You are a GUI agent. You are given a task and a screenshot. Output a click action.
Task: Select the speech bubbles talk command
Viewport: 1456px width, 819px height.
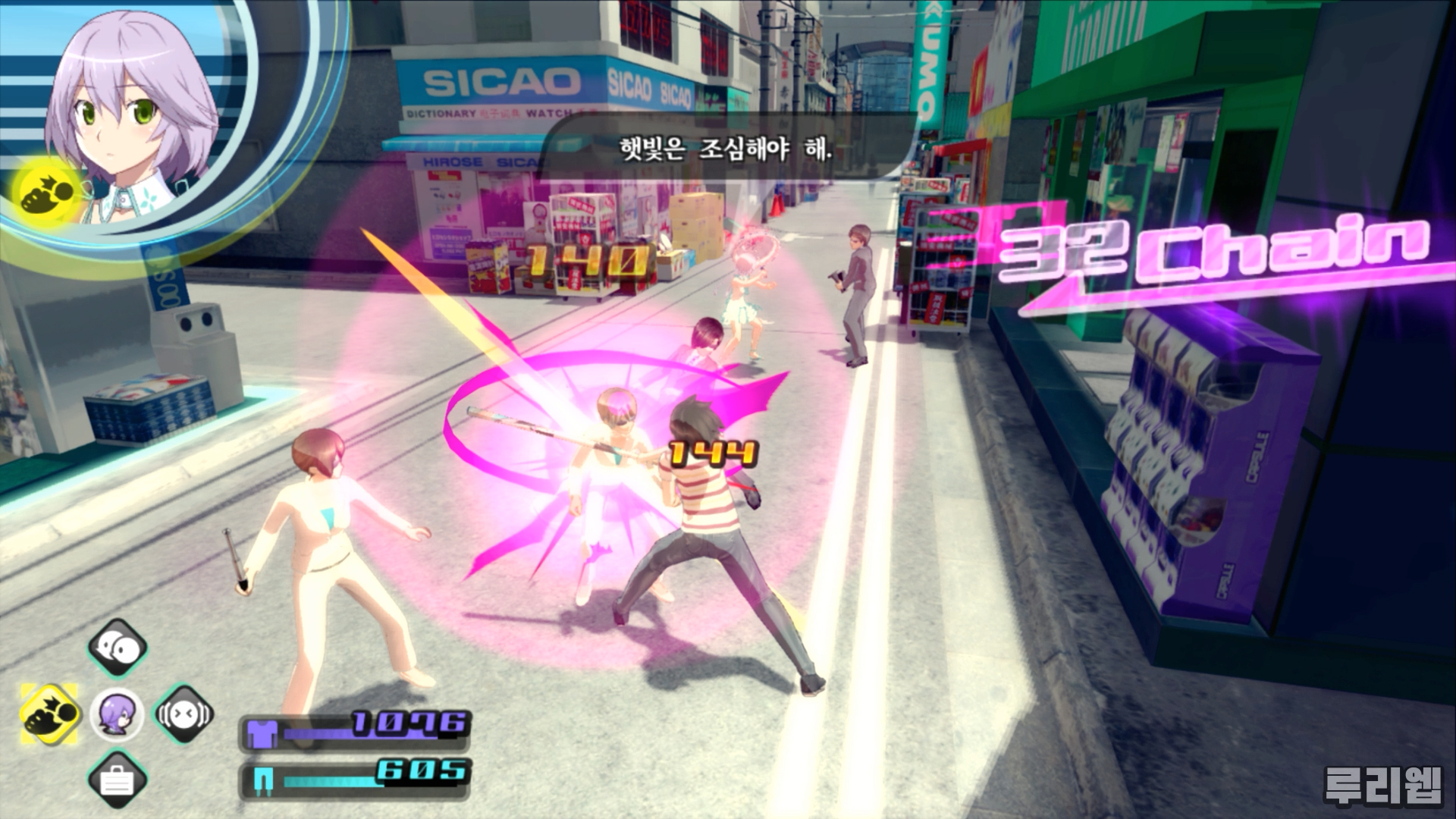tap(117, 648)
